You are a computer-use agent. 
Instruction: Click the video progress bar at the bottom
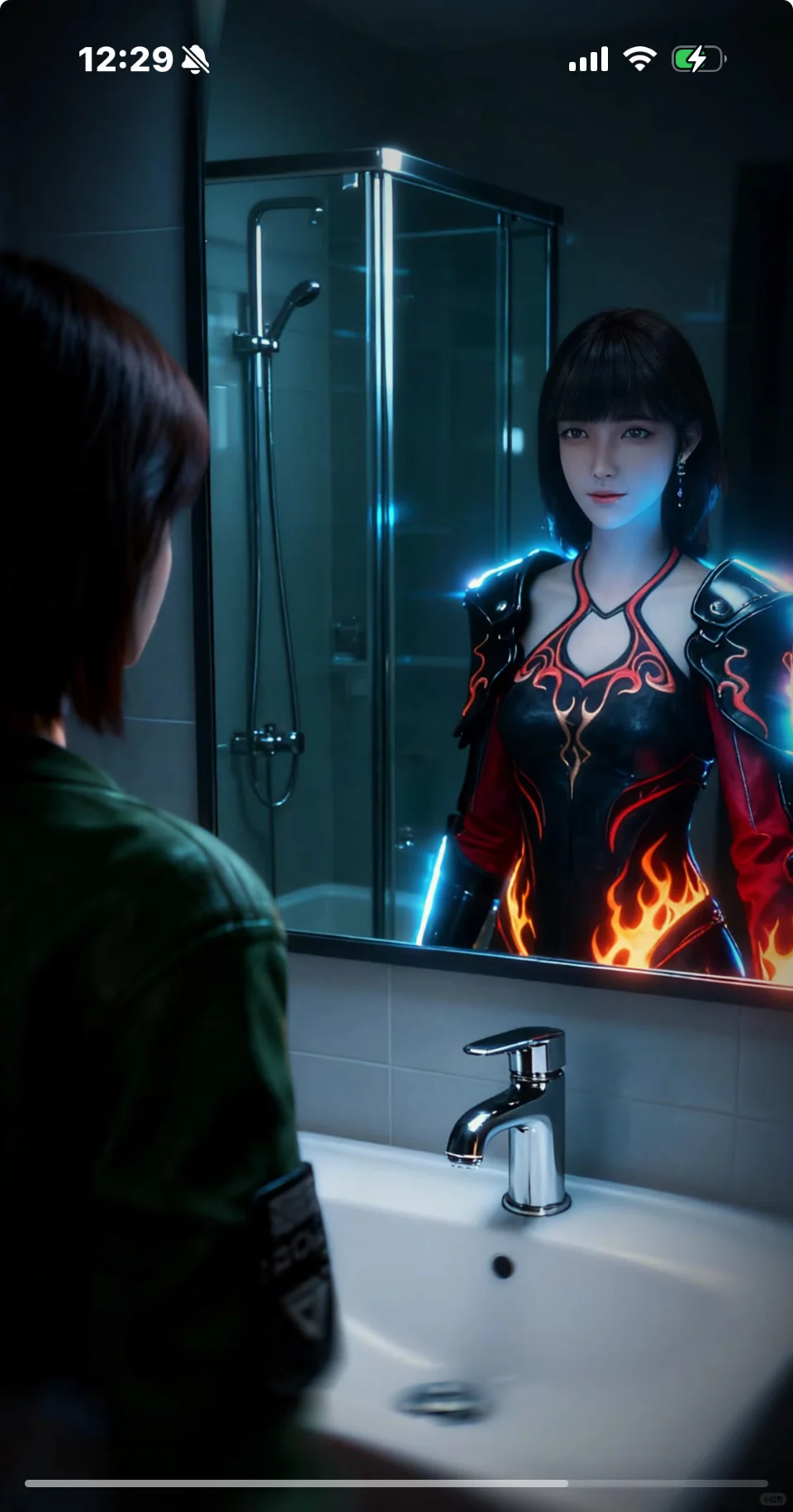(396, 1483)
